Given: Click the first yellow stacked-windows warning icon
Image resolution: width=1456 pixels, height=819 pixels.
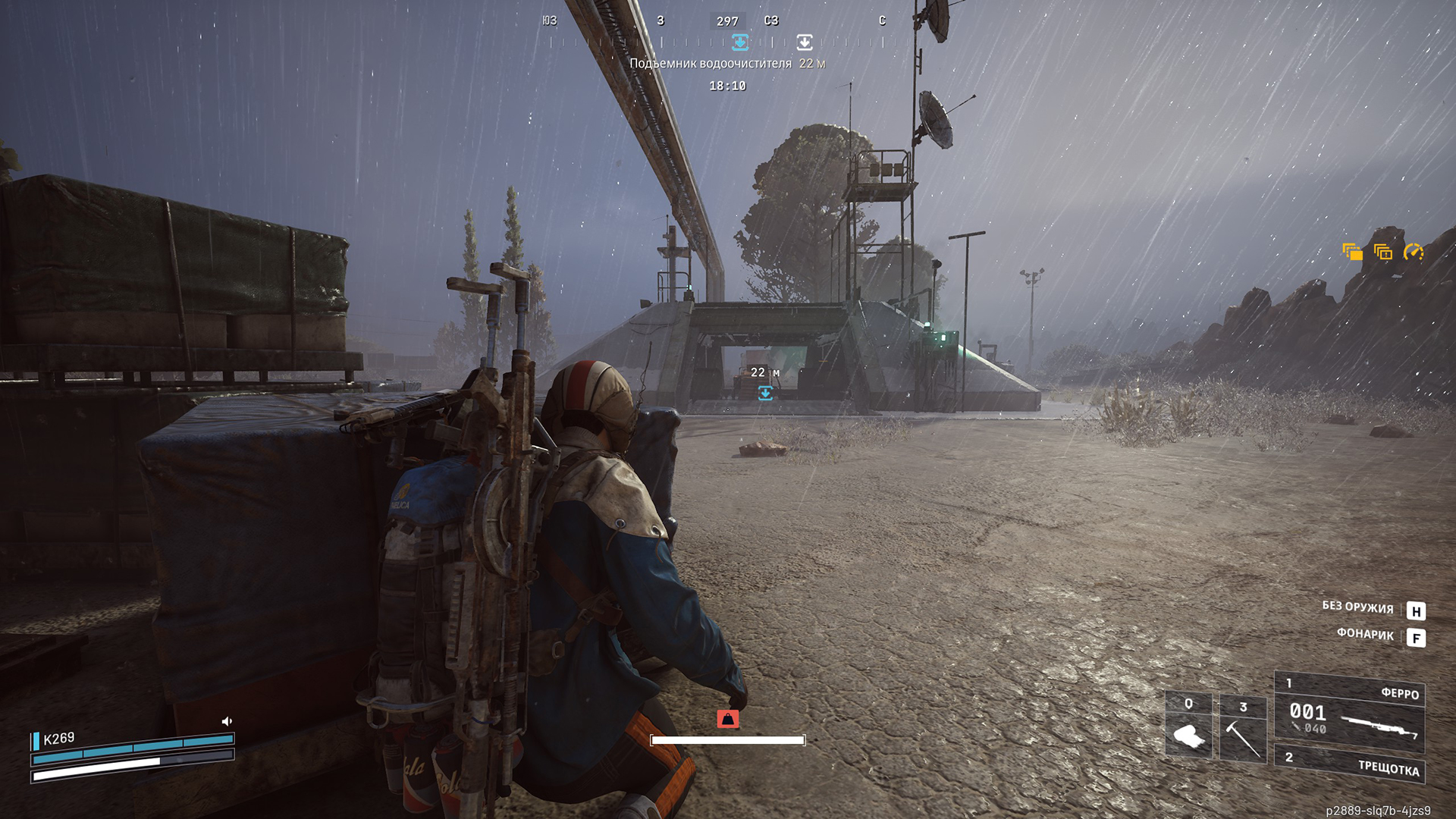Looking at the screenshot, I should (x=1352, y=252).
